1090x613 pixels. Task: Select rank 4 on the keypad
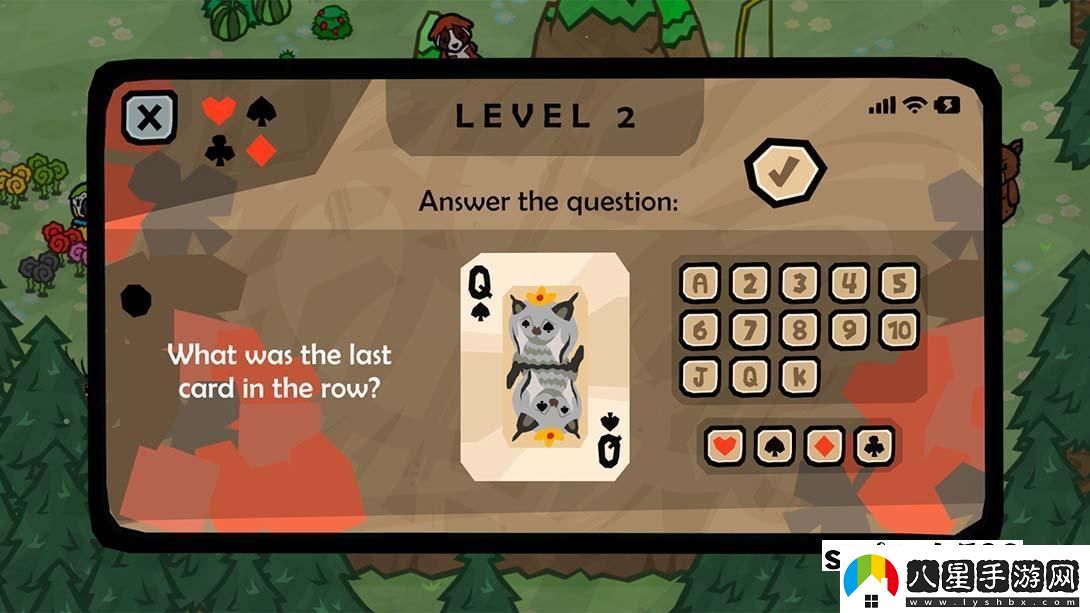pos(849,284)
